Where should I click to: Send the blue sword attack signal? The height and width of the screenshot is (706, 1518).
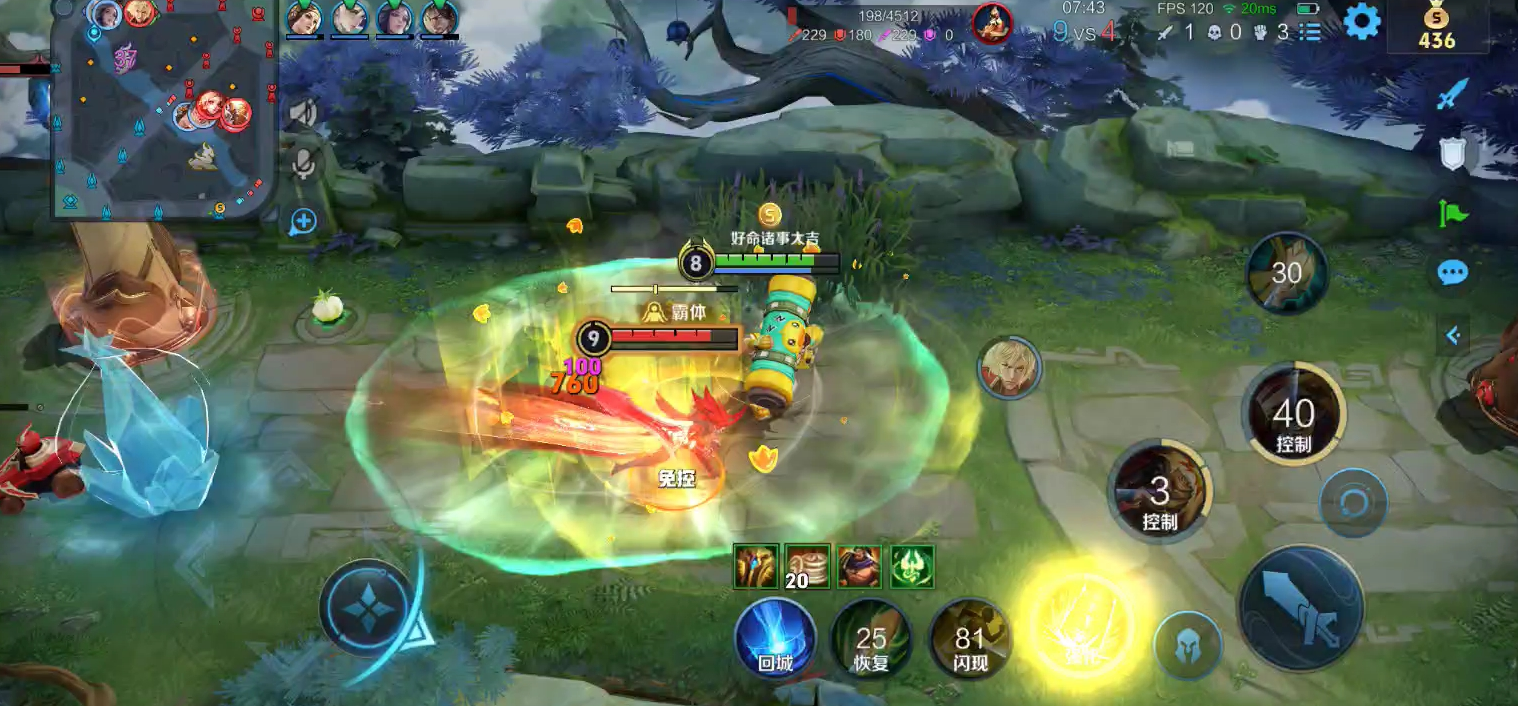(1452, 94)
